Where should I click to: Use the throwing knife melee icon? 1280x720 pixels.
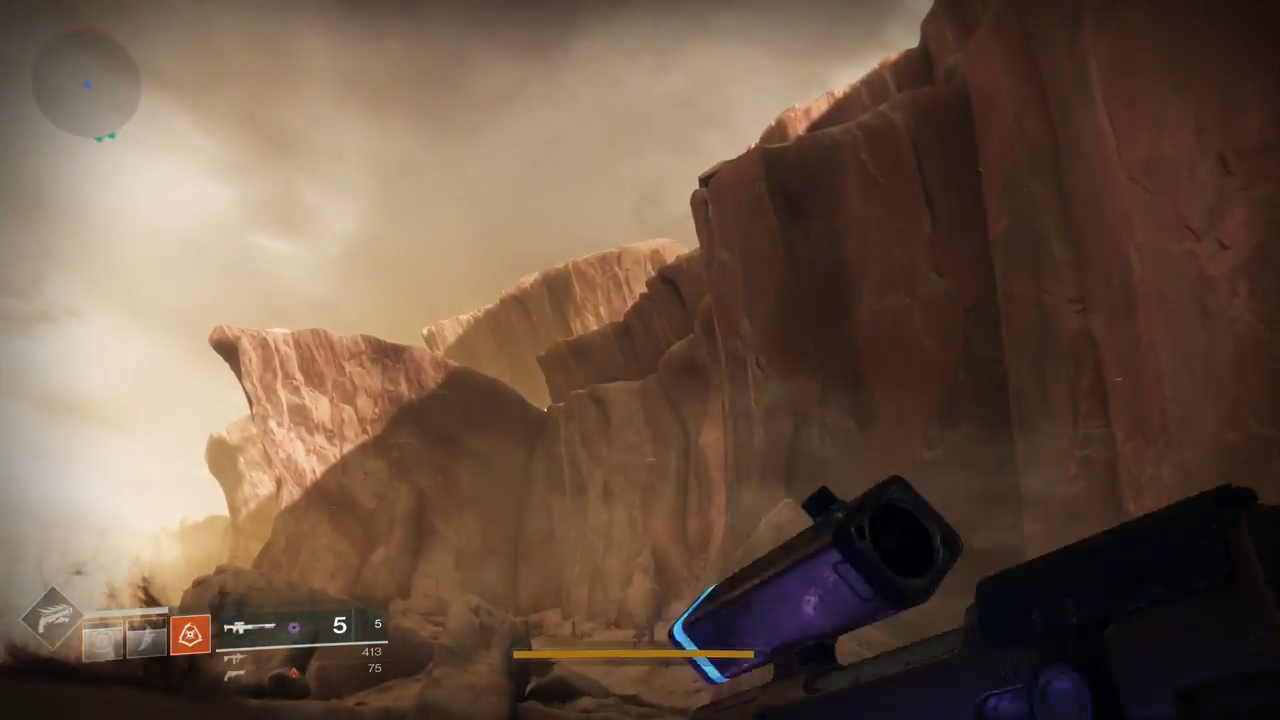click(146, 637)
